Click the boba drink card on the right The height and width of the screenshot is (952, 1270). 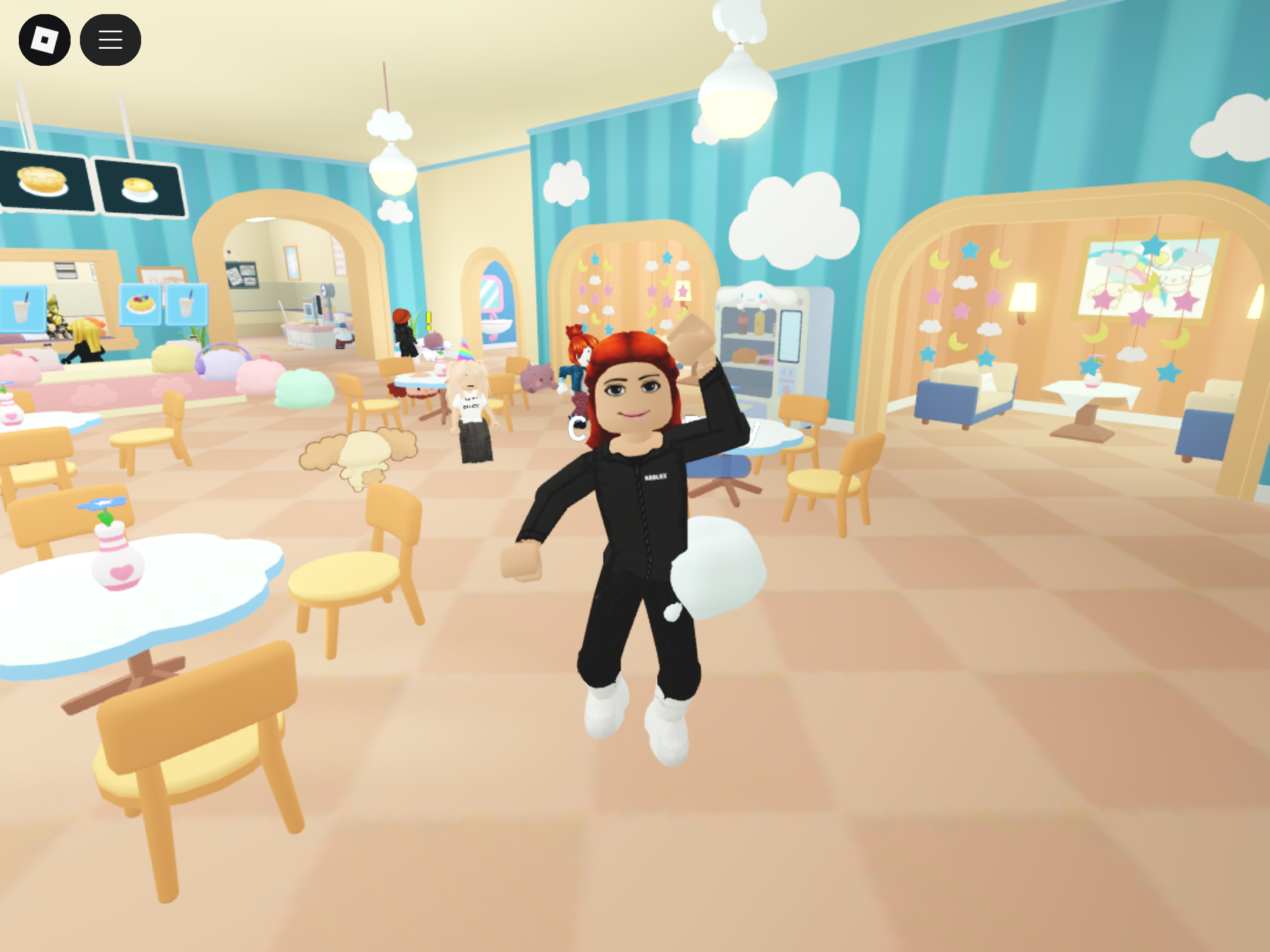point(187,306)
